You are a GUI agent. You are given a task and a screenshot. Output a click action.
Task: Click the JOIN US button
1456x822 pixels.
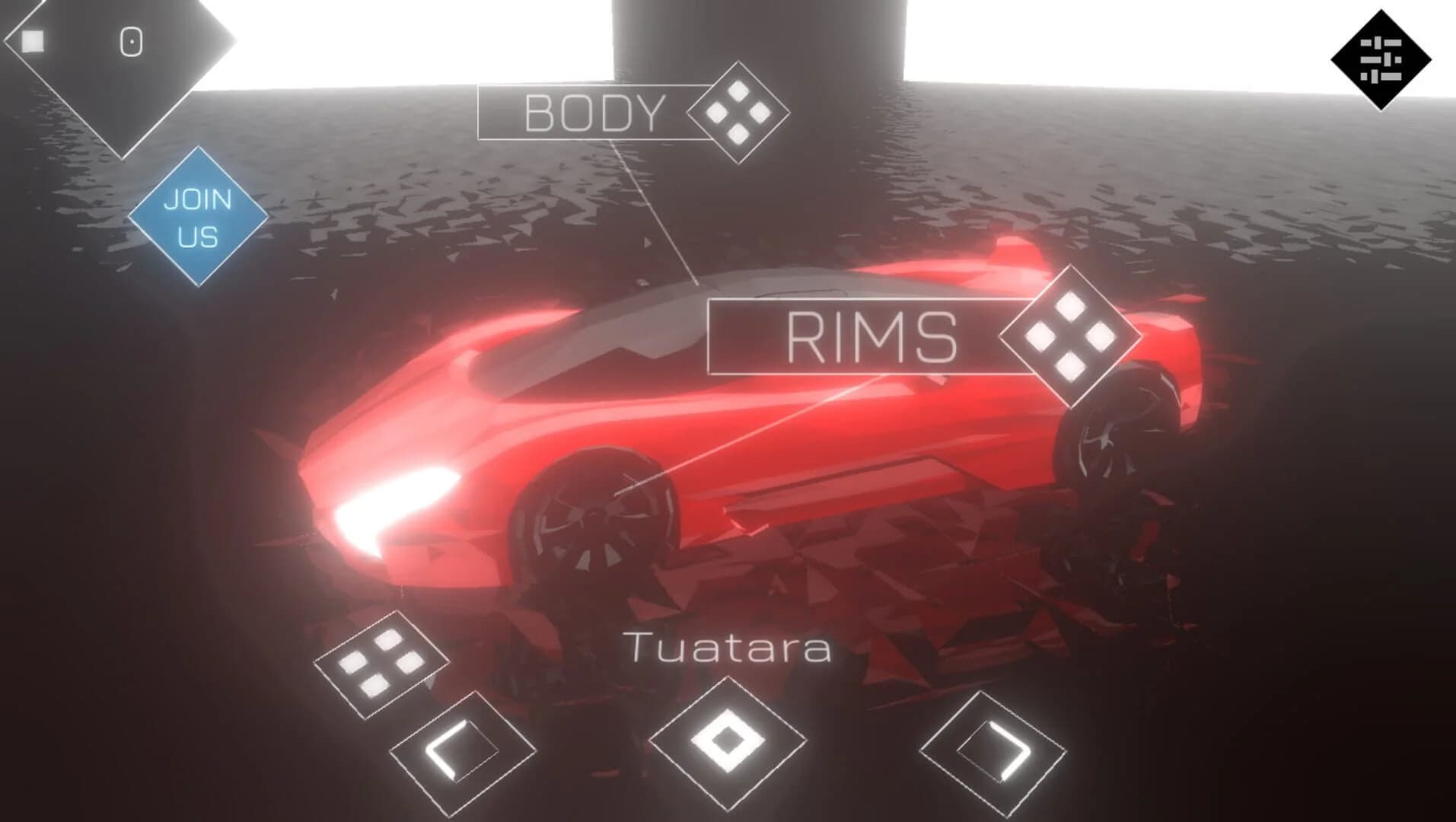pyautogui.click(x=196, y=220)
